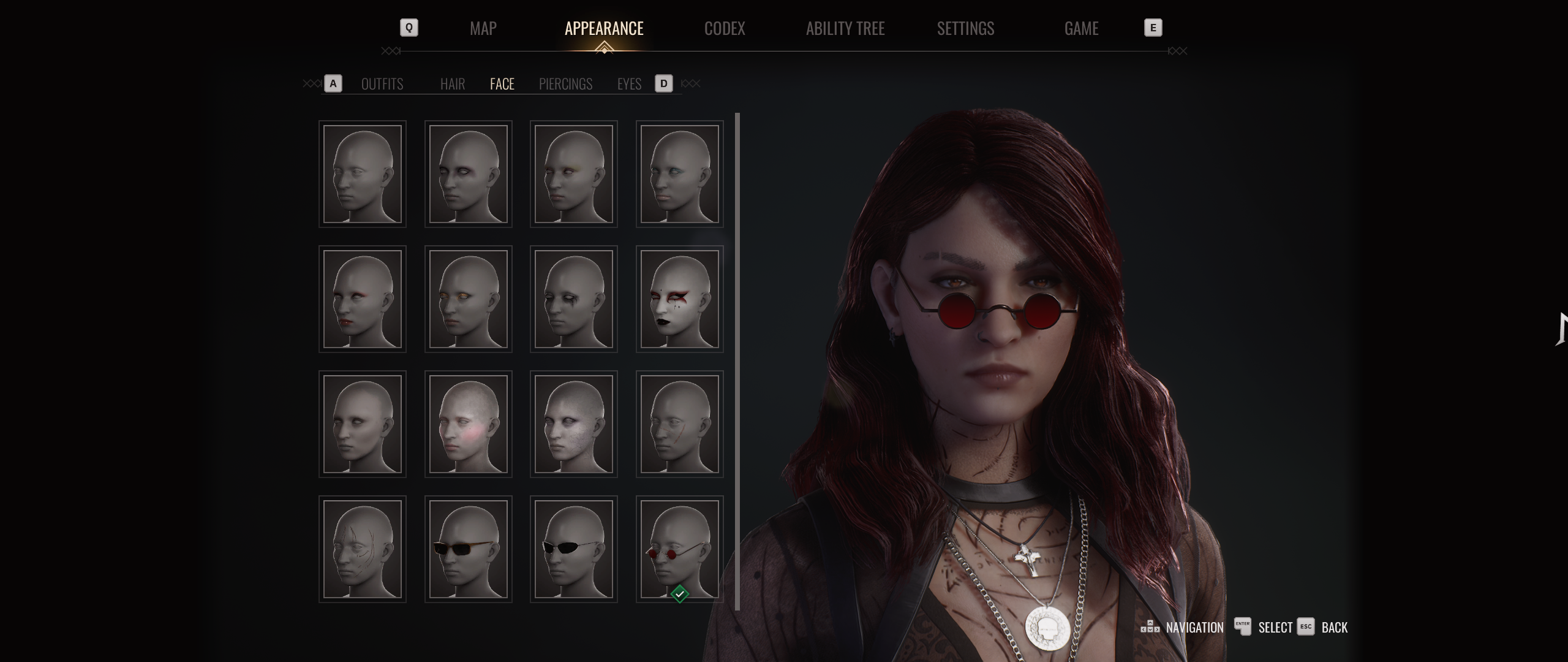Select the freckled face option

[x=573, y=424]
